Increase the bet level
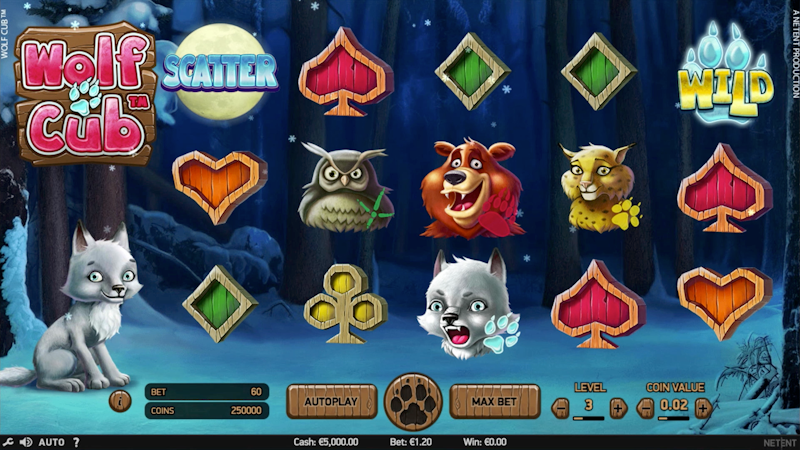The width and height of the screenshot is (800, 450). tap(617, 407)
